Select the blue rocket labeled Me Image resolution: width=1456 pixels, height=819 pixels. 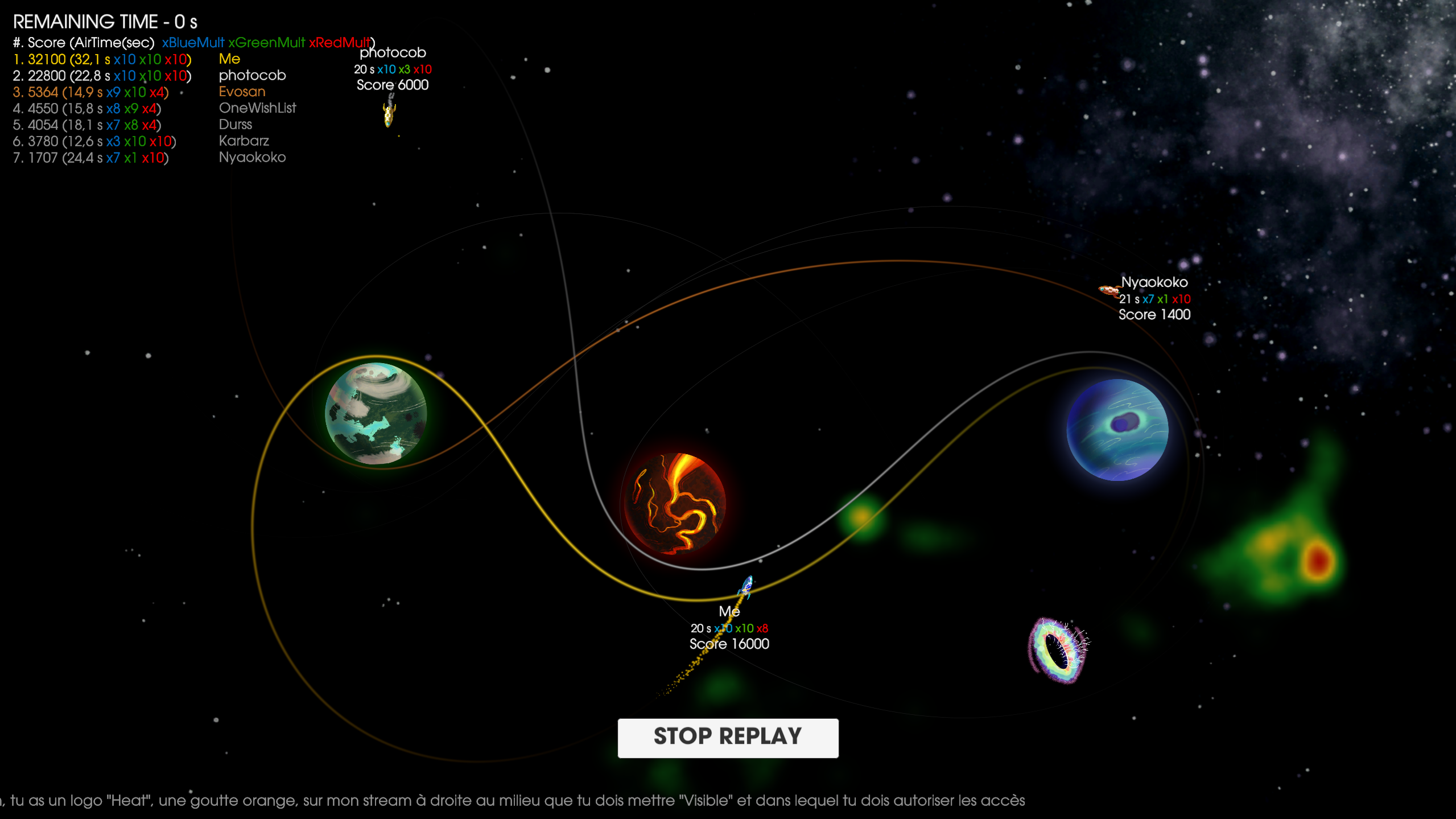click(745, 585)
